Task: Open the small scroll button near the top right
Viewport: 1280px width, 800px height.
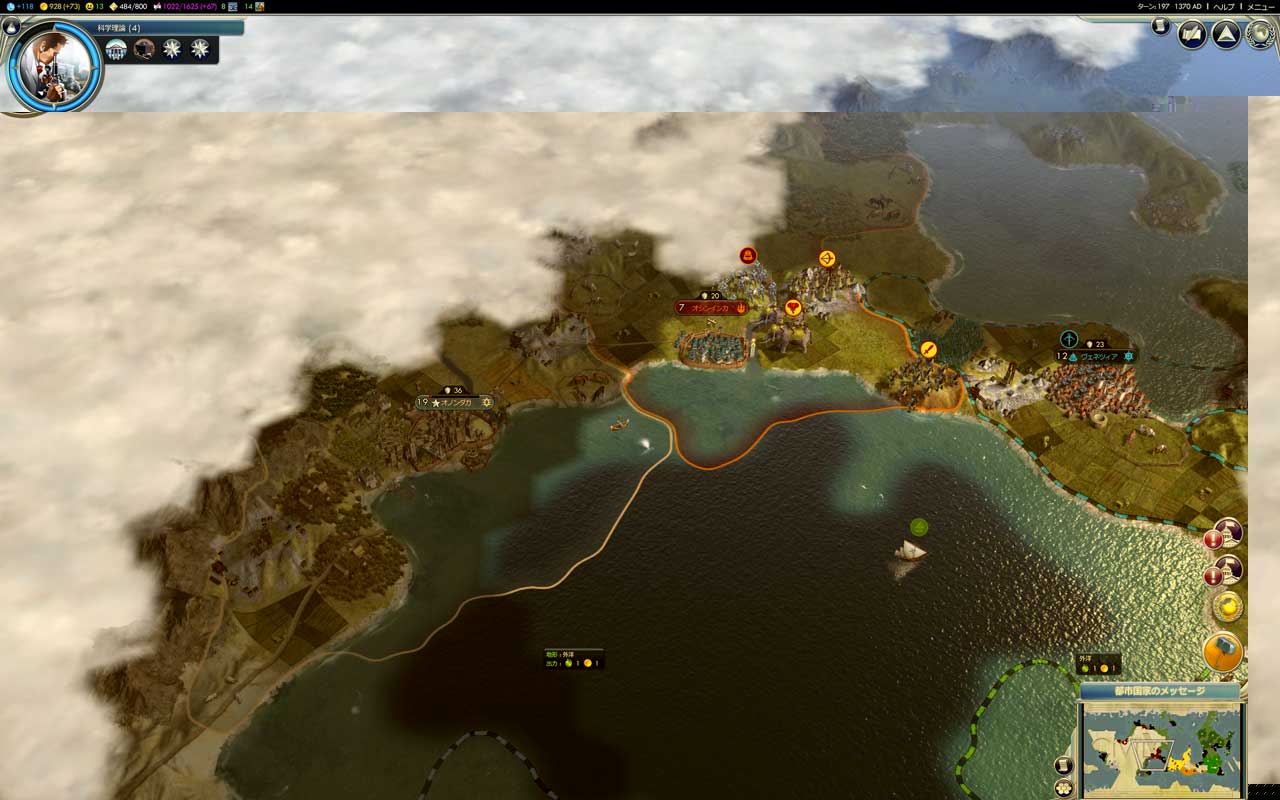Action: (1160, 27)
